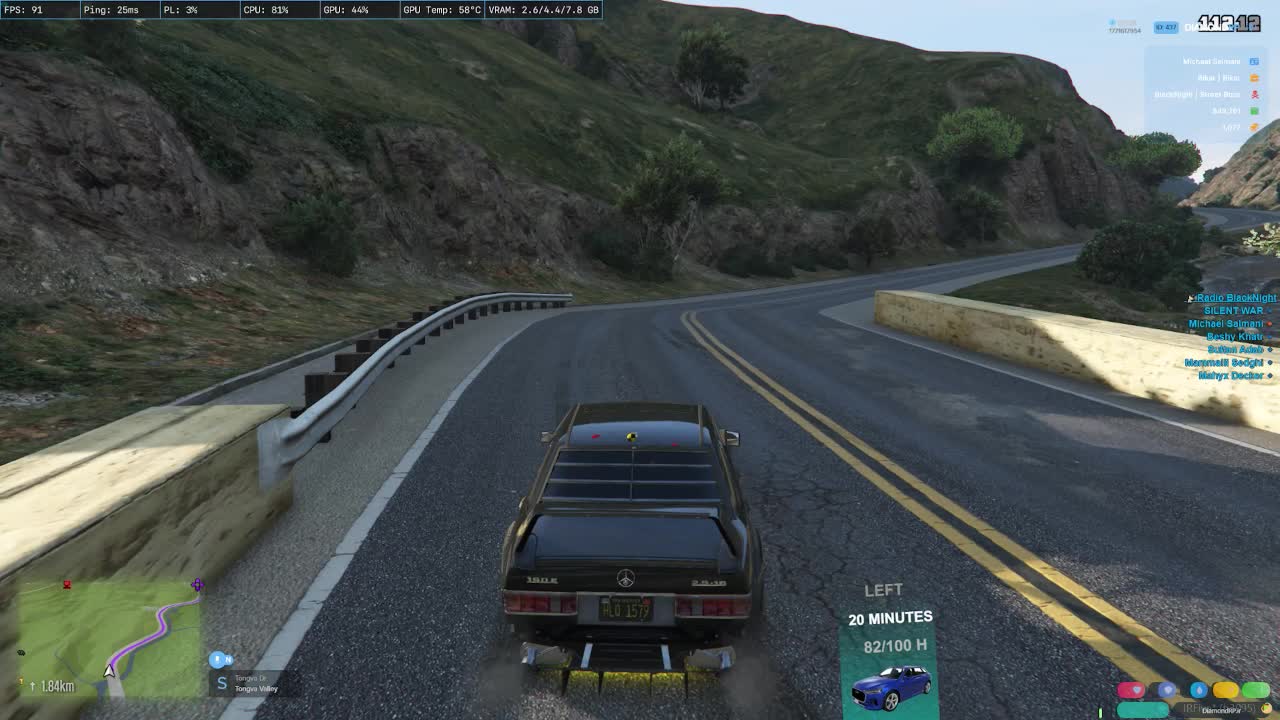Select the red blip on the minimap
This screenshot has width=1280, height=720.
[x=67, y=584]
